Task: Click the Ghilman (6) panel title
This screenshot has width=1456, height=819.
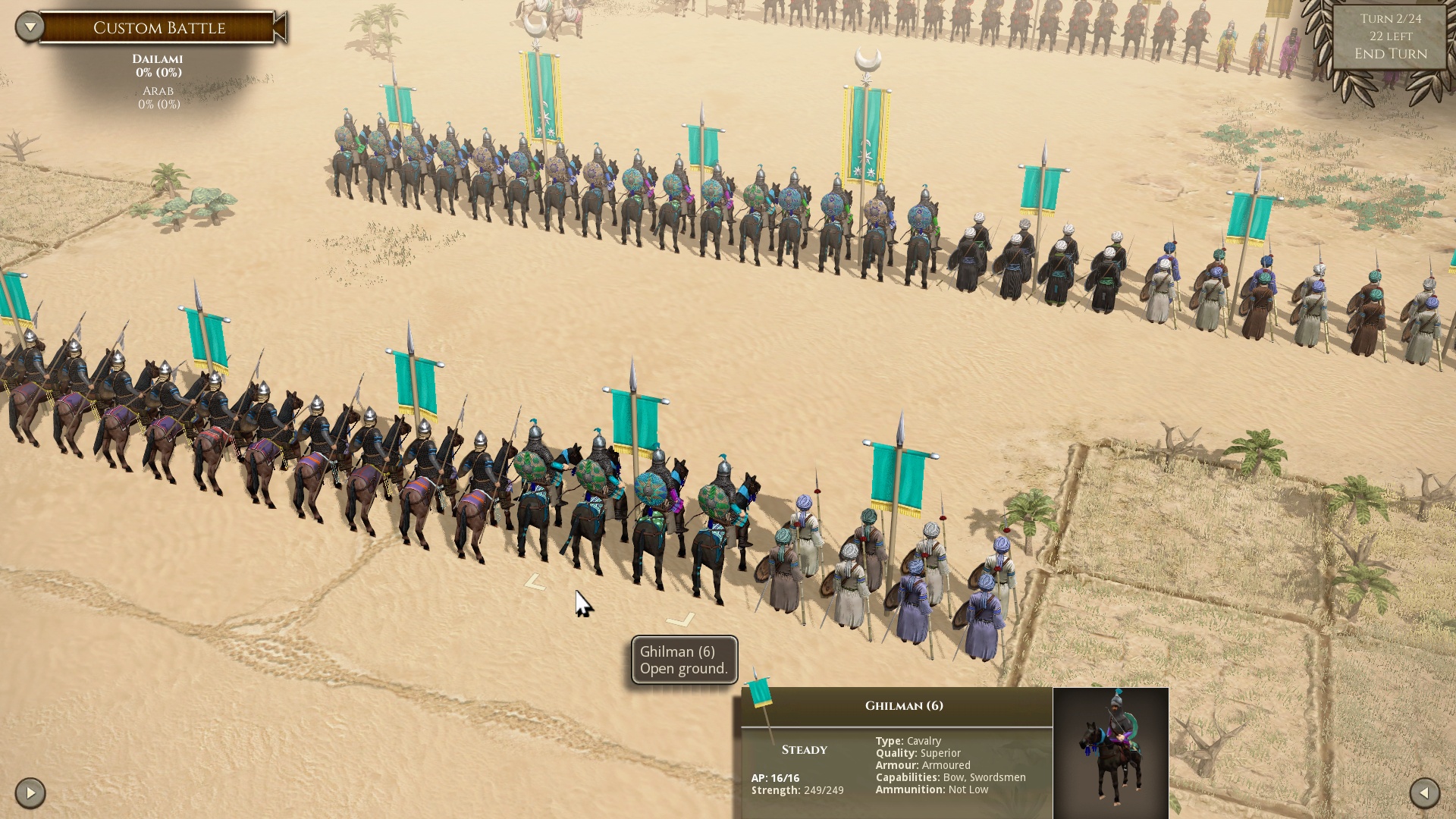Action: pyautogui.click(x=904, y=704)
